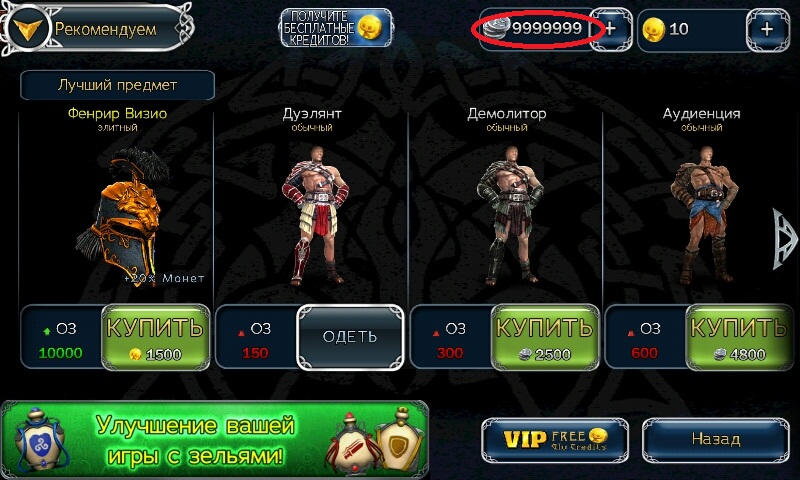Click the Лучший предмет label
The height and width of the screenshot is (480, 800).
tap(118, 85)
